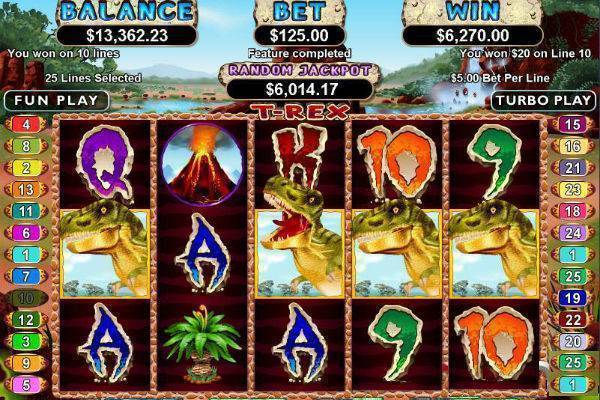The height and width of the screenshot is (400, 600).
Task: Select the red payline 22 button
Action: pos(572,319)
